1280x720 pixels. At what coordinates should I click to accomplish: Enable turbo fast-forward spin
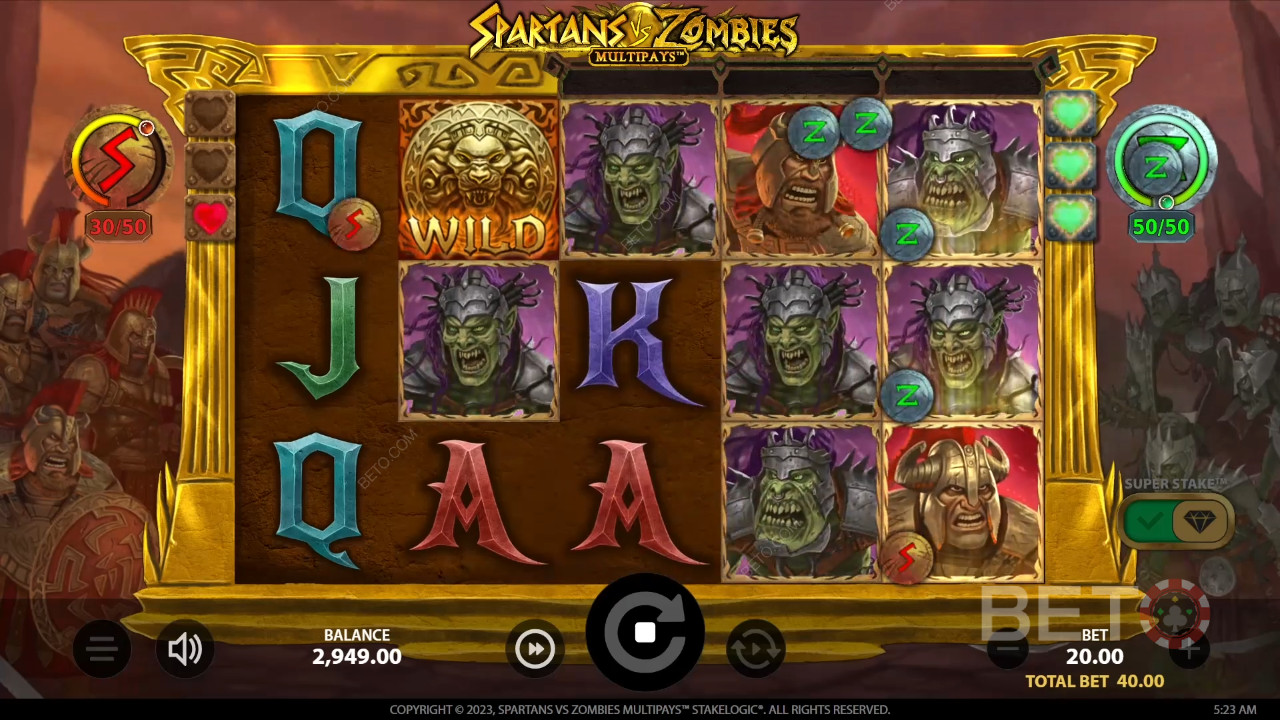point(535,649)
